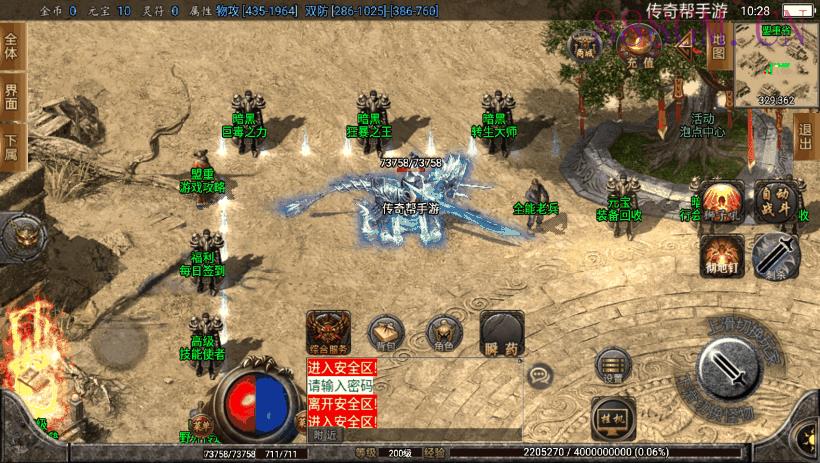Open the chat bubble icon

(x=542, y=376)
